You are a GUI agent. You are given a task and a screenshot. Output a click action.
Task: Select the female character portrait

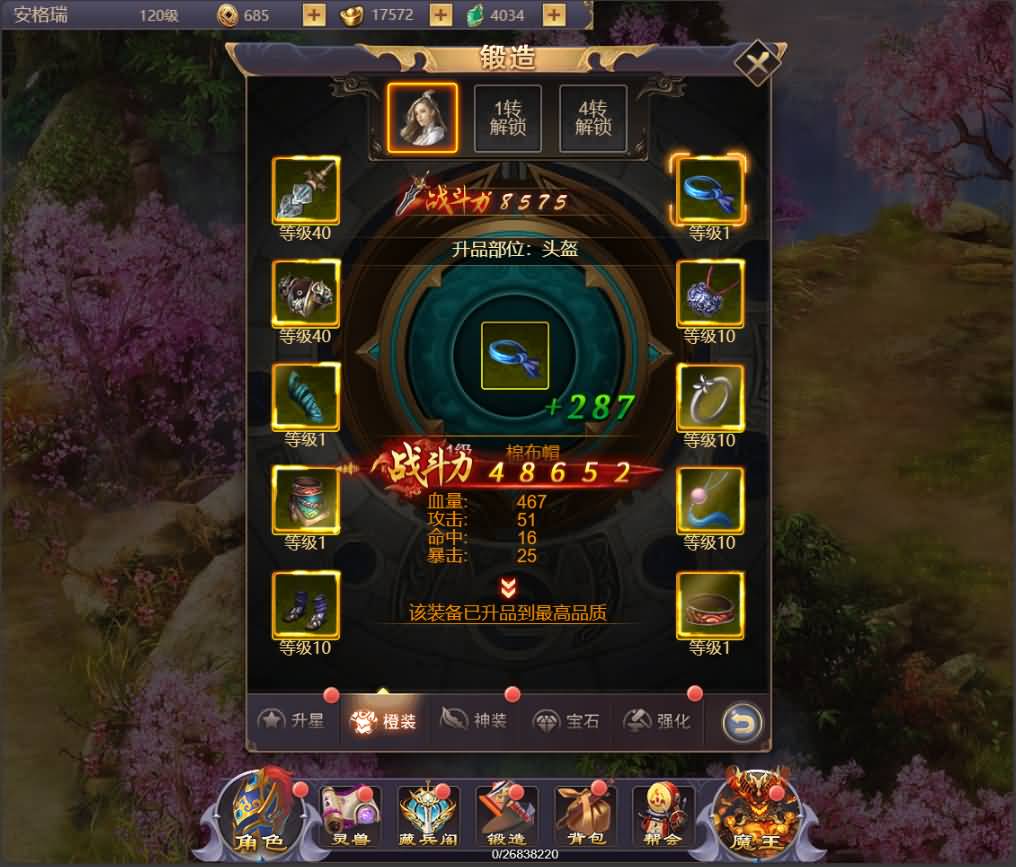click(x=422, y=118)
